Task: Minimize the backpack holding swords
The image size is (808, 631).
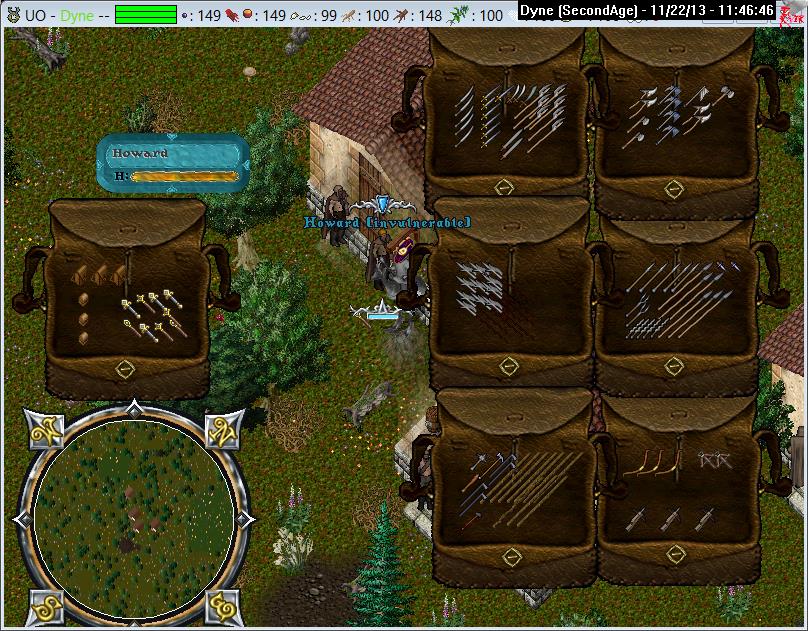Action: 504,187
